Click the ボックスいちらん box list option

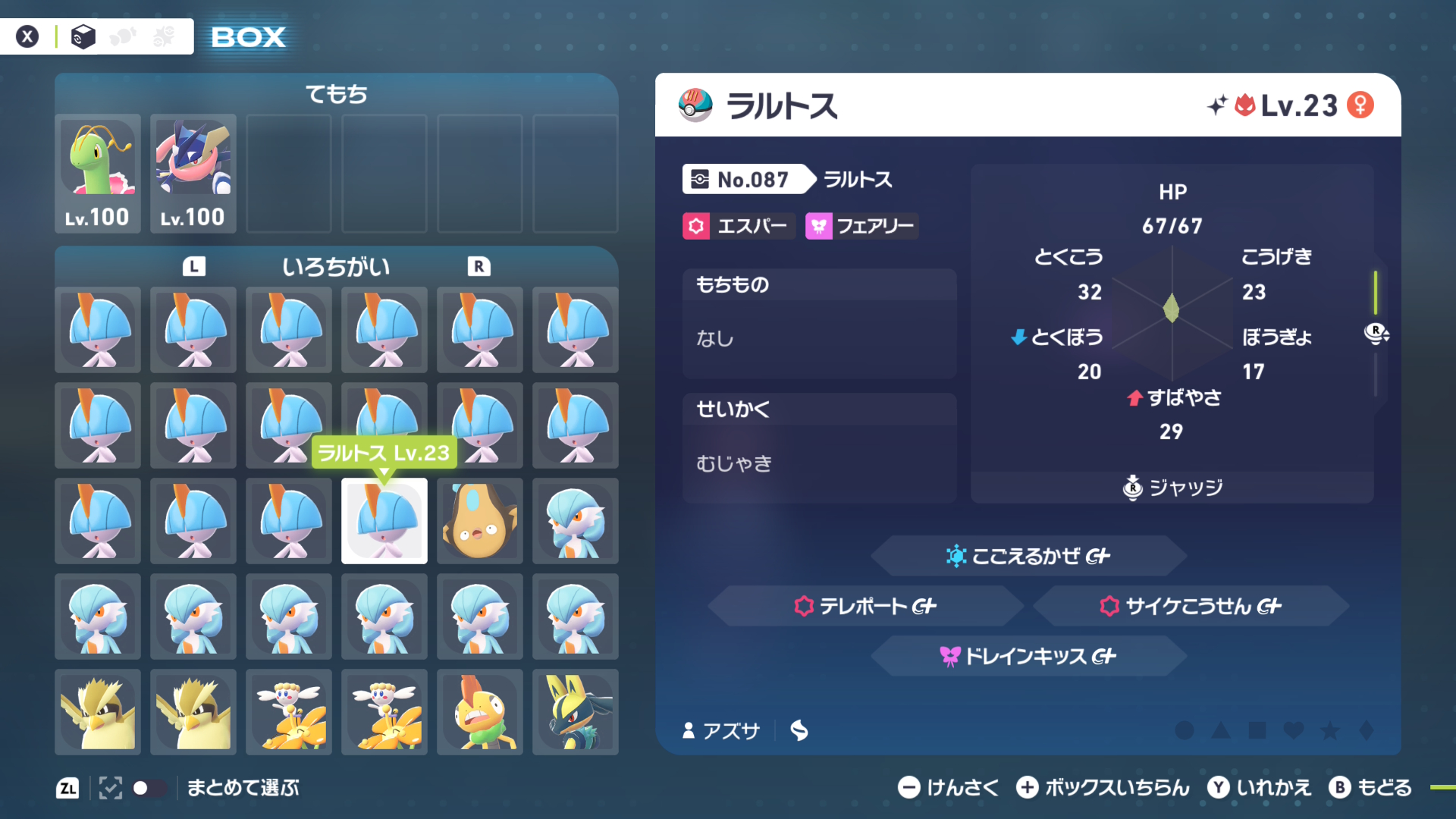coord(1103,788)
